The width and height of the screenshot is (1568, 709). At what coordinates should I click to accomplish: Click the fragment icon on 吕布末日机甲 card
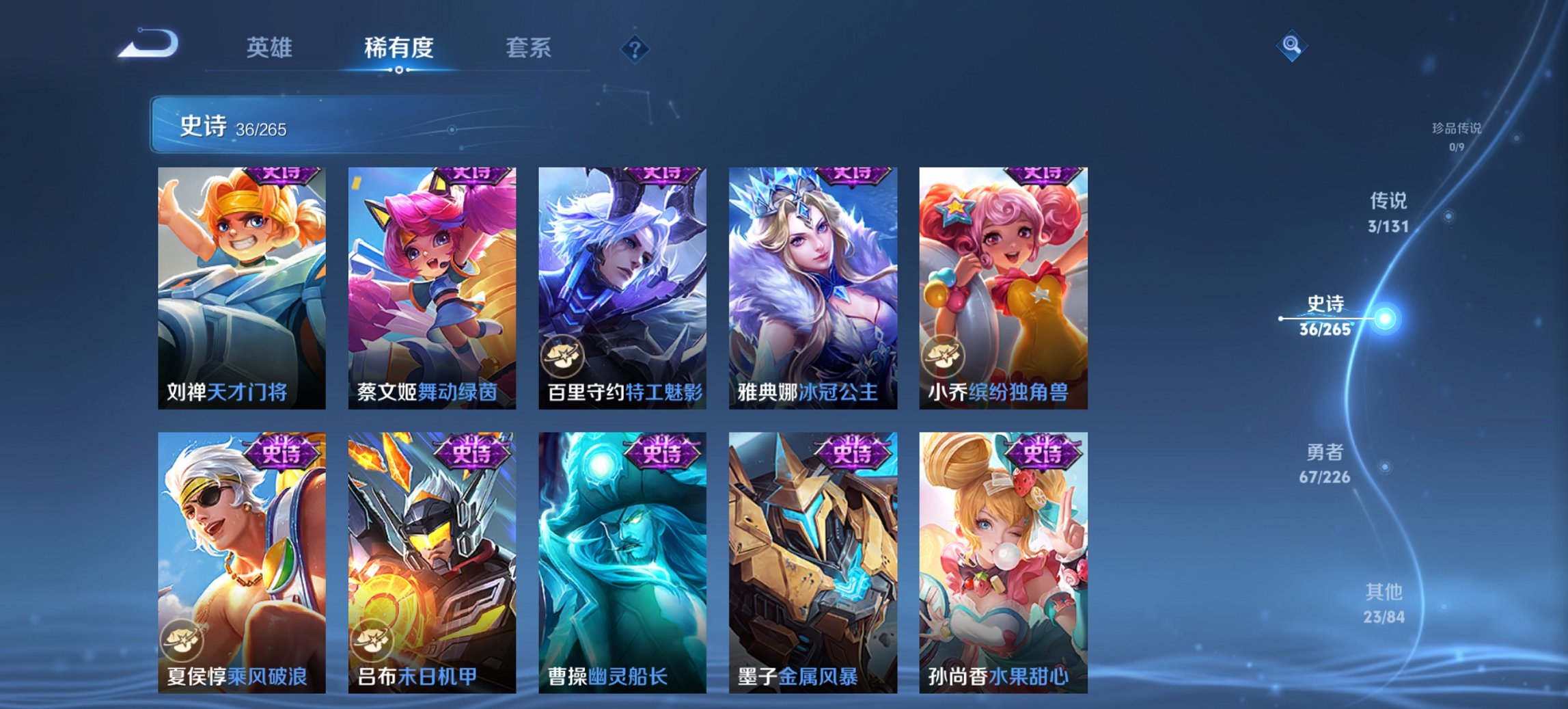(371, 640)
